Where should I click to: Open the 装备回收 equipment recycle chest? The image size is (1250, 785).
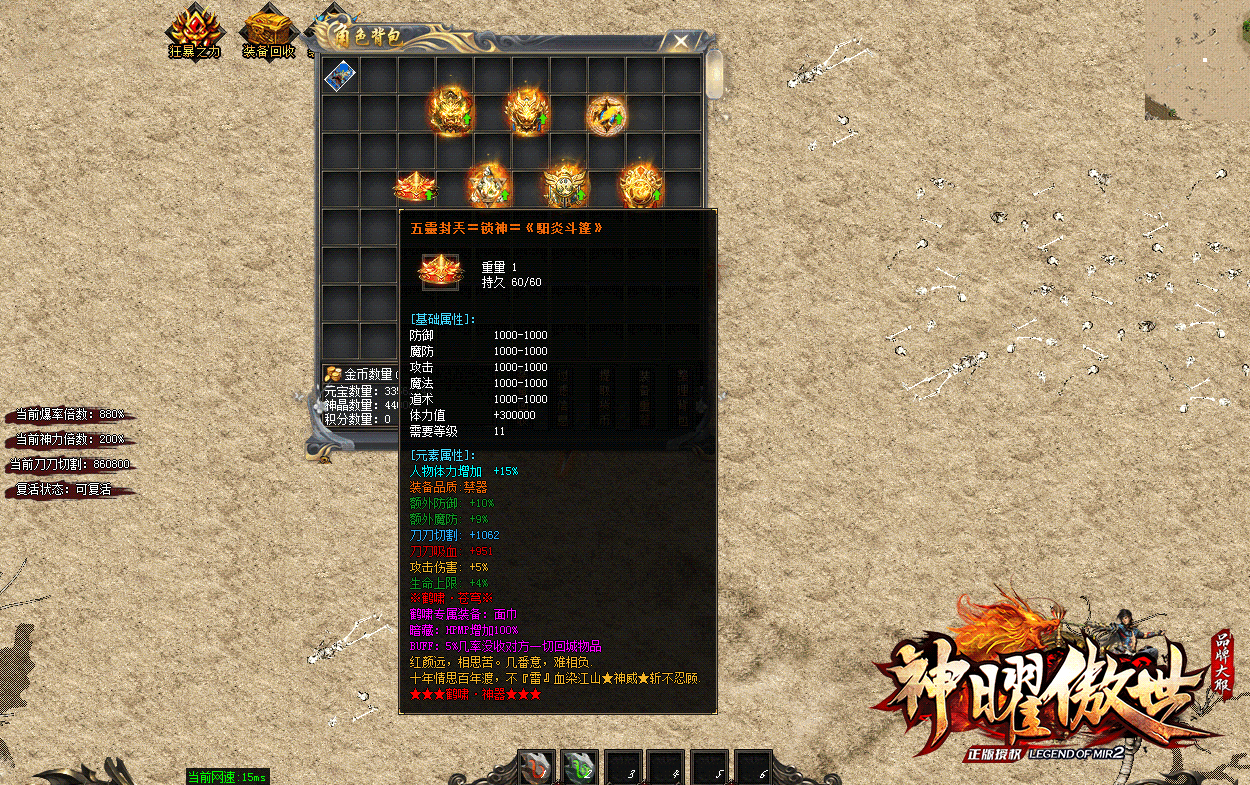tap(268, 30)
